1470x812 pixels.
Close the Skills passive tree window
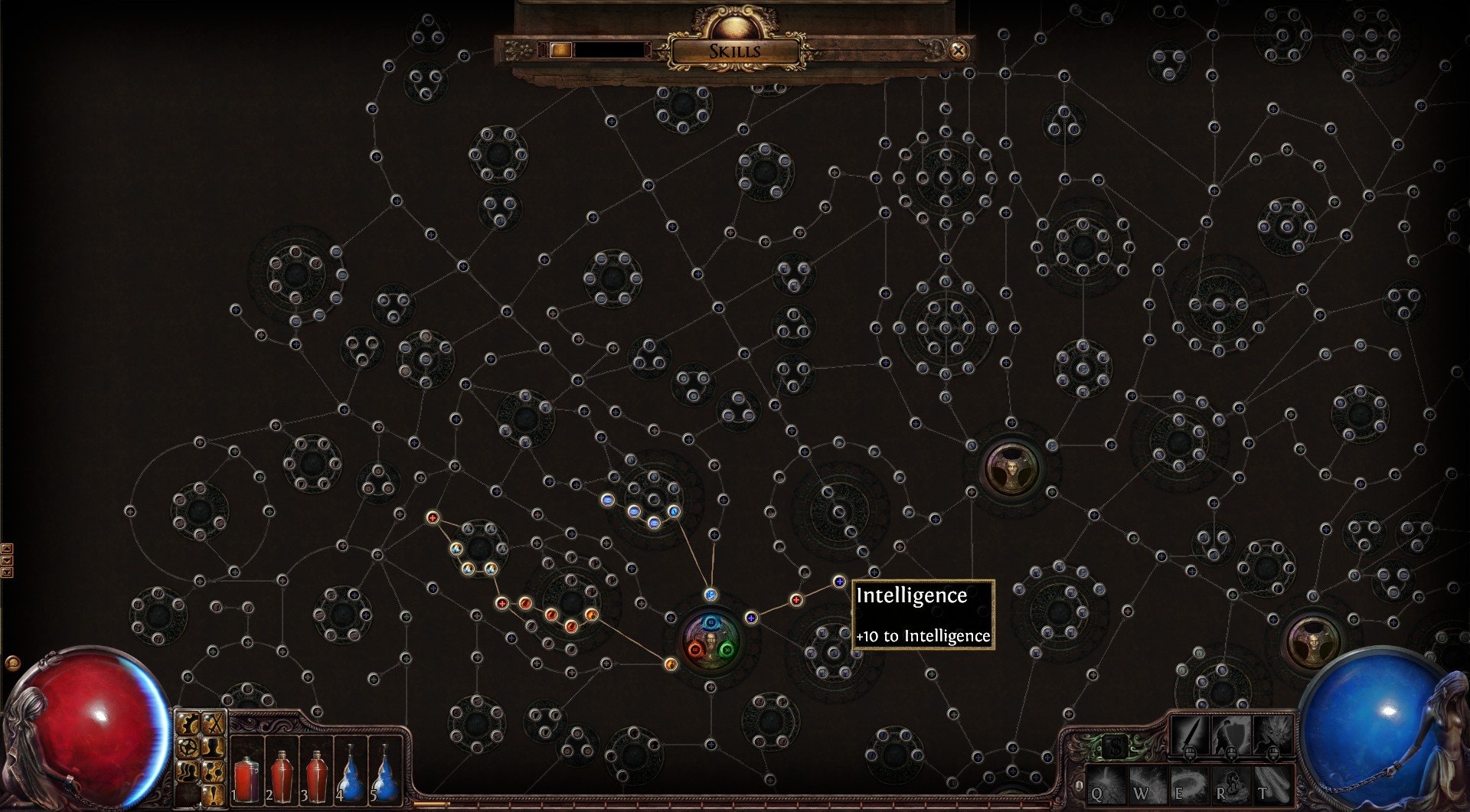pyautogui.click(x=958, y=51)
